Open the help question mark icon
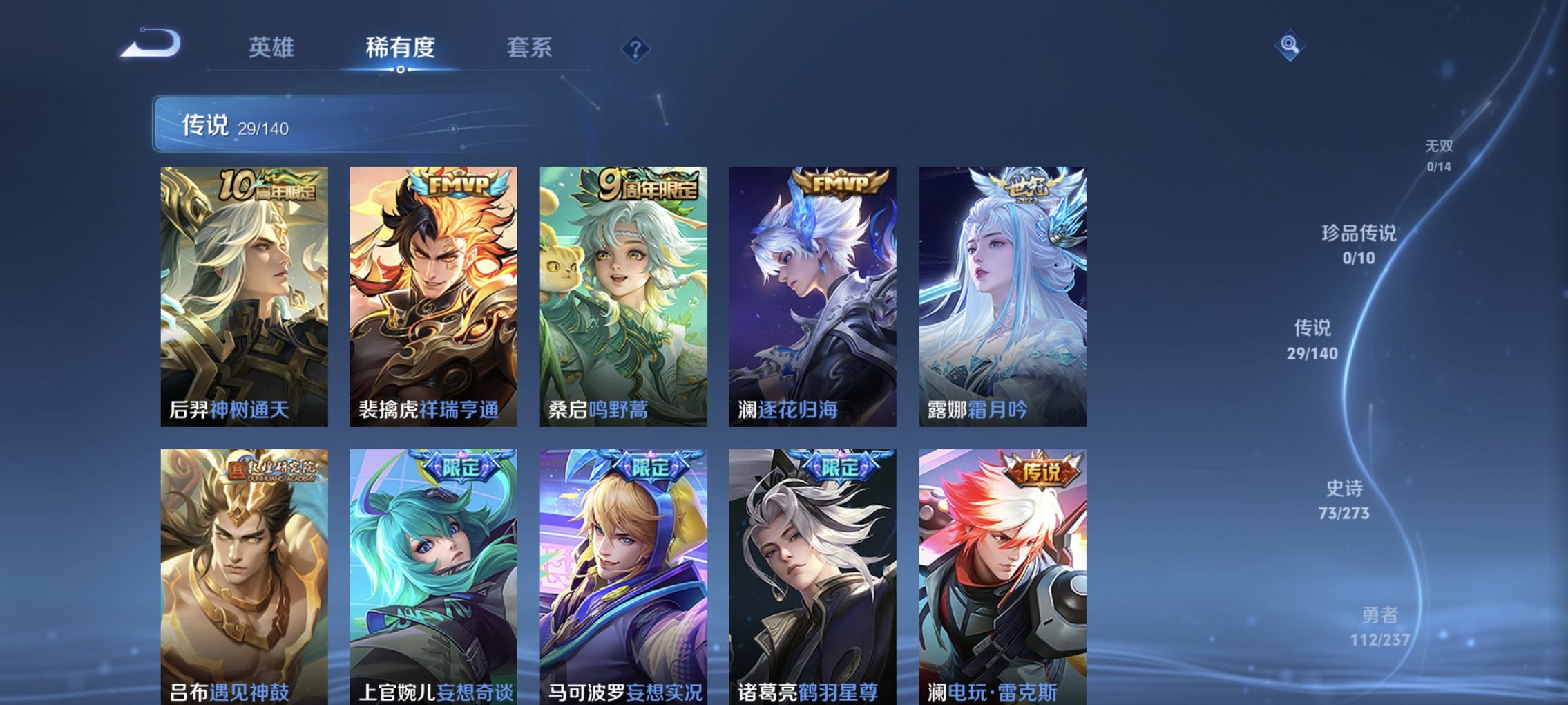This screenshot has width=1568, height=705. pos(637,47)
